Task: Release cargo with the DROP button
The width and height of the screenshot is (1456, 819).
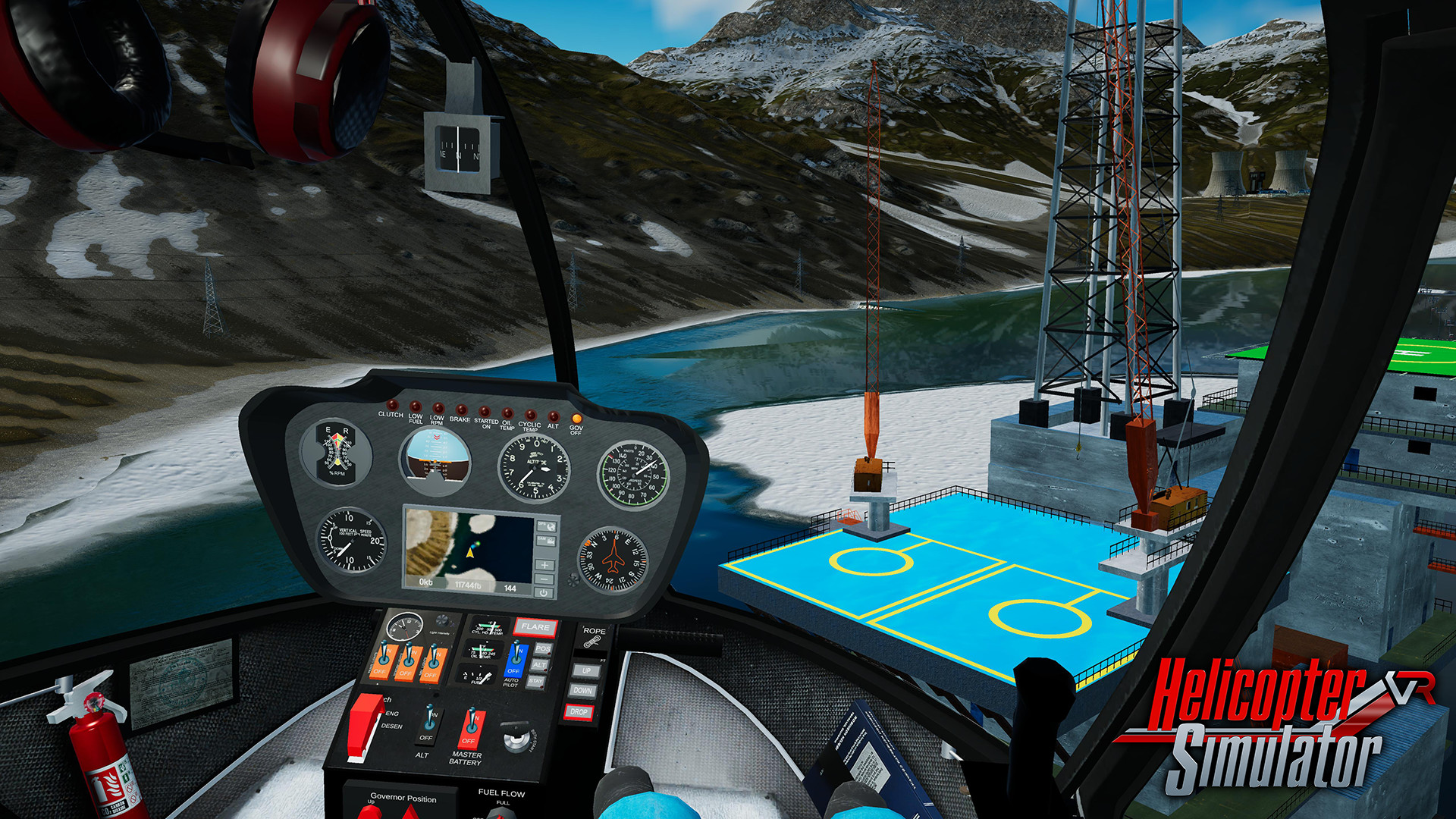Action: 579,712
